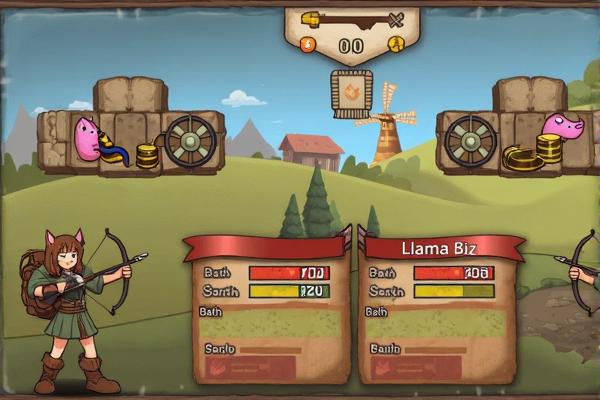The width and height of the screenshot is (600, 400).
Task: Click the crossed swords icon in the top banner
Action: (395, 19)
